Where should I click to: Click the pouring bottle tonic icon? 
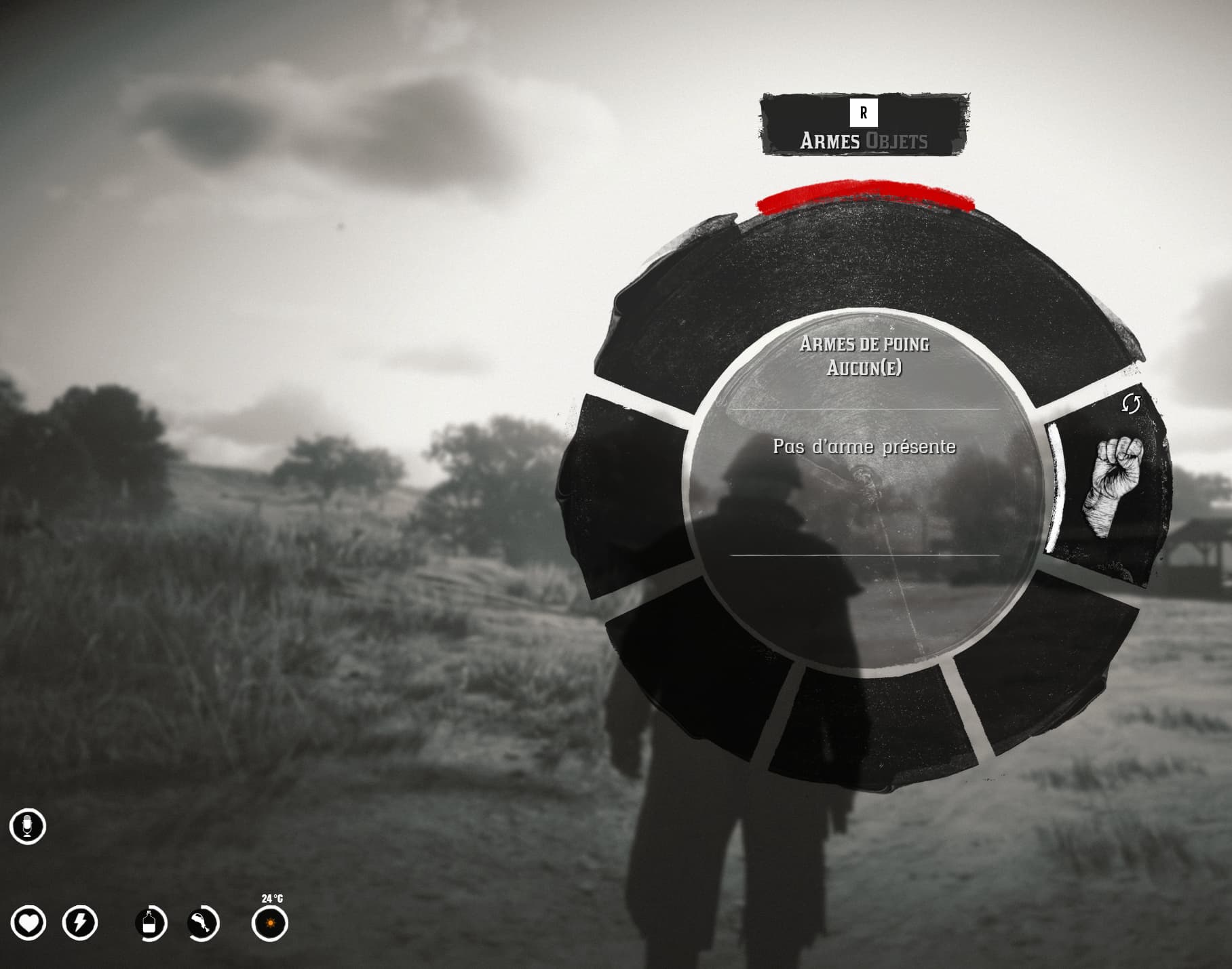pos(202,923)
